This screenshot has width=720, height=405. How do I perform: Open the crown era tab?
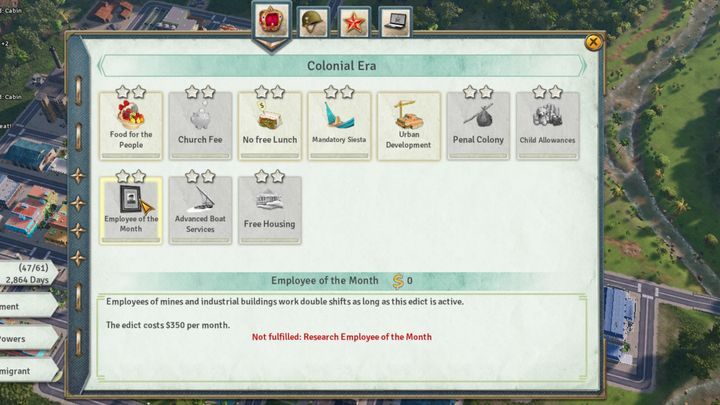273,22
